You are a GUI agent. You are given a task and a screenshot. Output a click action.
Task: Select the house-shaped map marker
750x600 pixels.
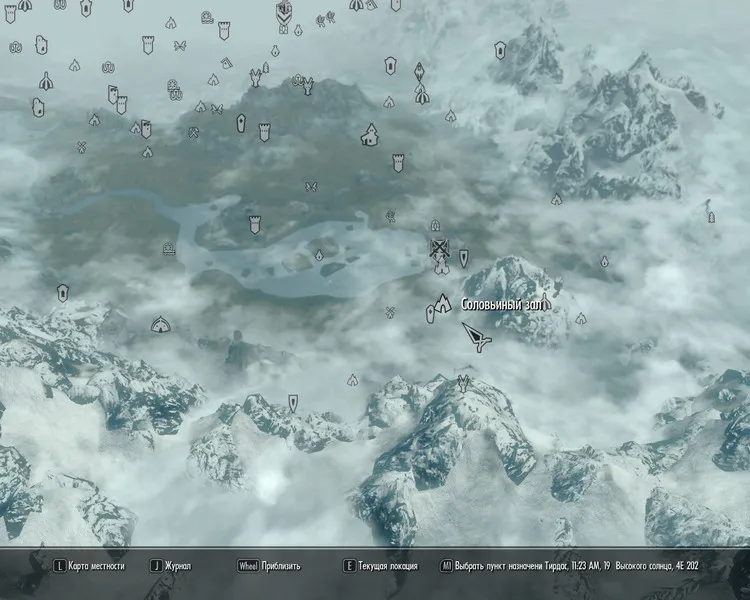point(370,134)
